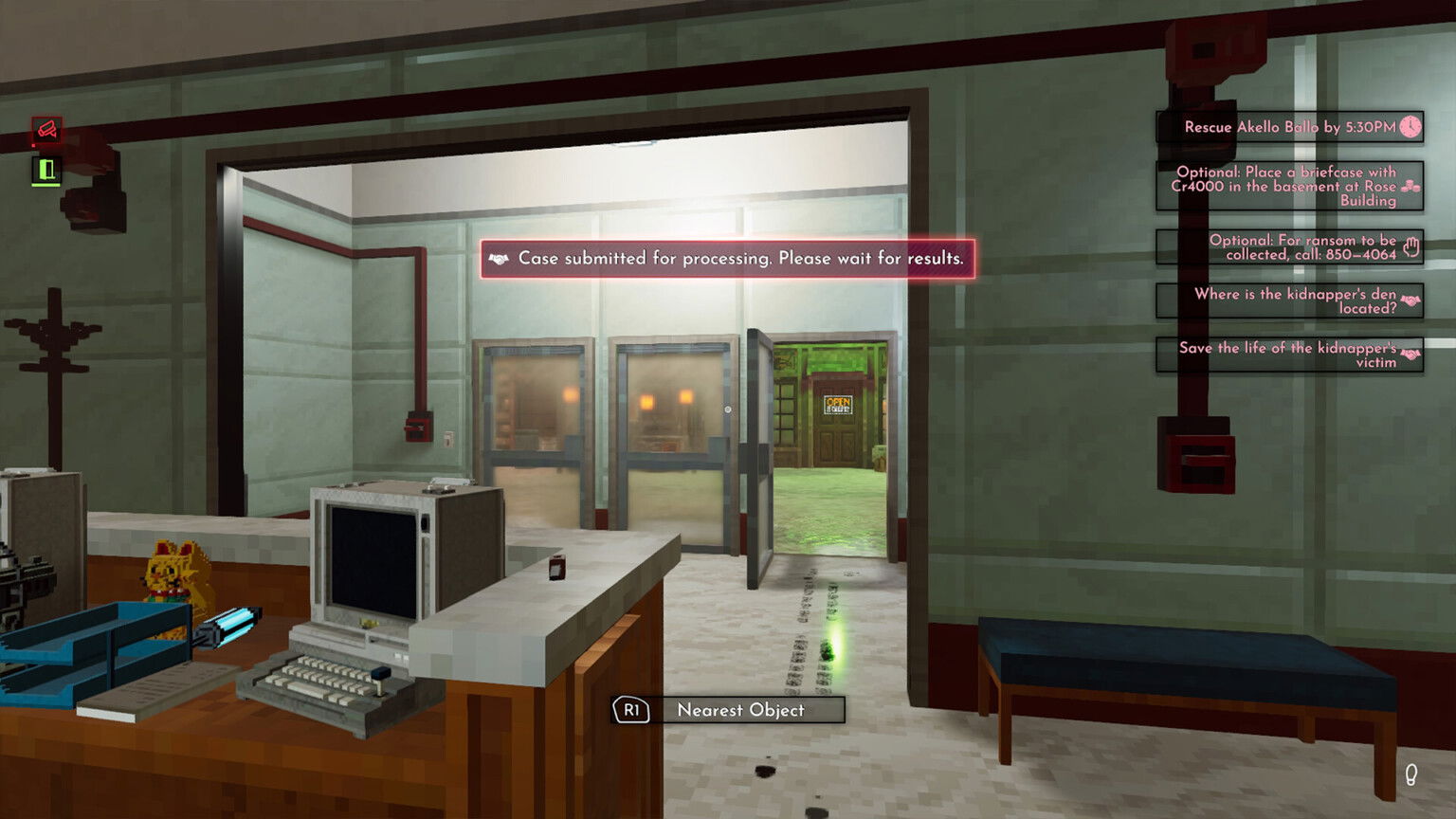Image resolution: width=1456 pixels, height=819 pixels.
Task: Click the green charge bar under the door icon
Action: coord(46,185)
